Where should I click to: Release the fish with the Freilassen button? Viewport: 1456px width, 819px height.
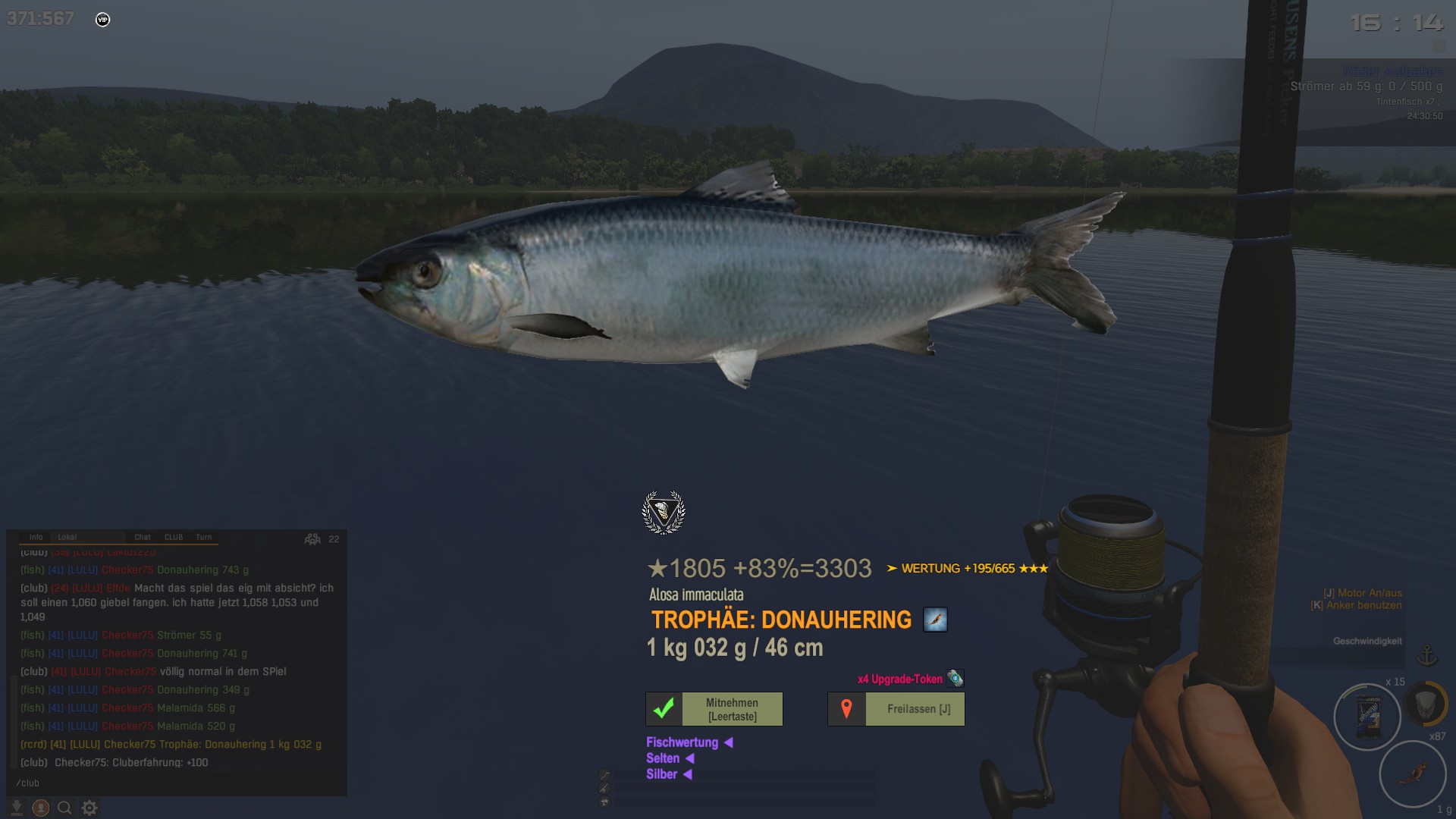point(896,709)
